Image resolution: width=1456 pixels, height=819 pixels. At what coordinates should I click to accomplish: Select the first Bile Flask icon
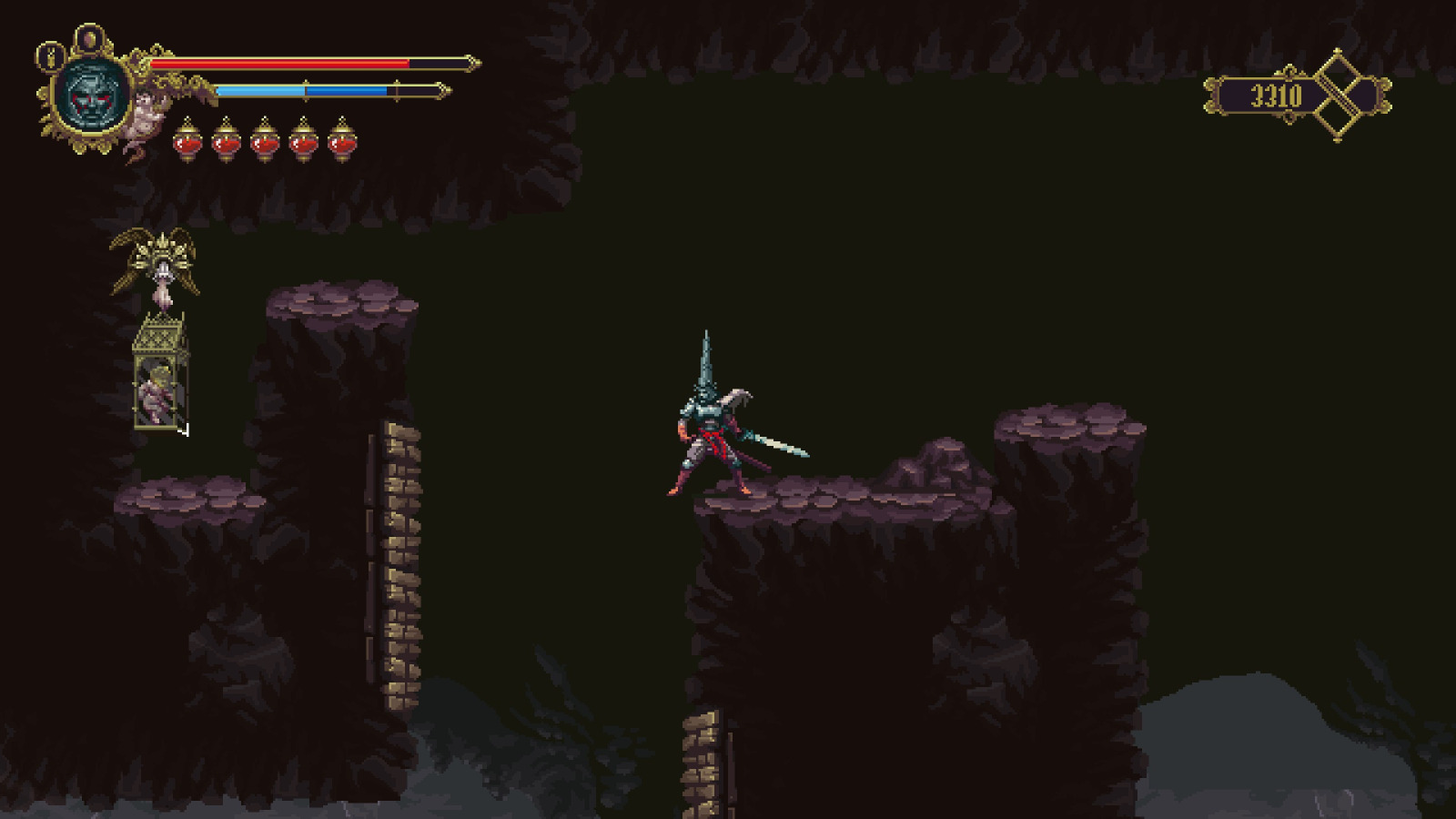pos(189,141)
